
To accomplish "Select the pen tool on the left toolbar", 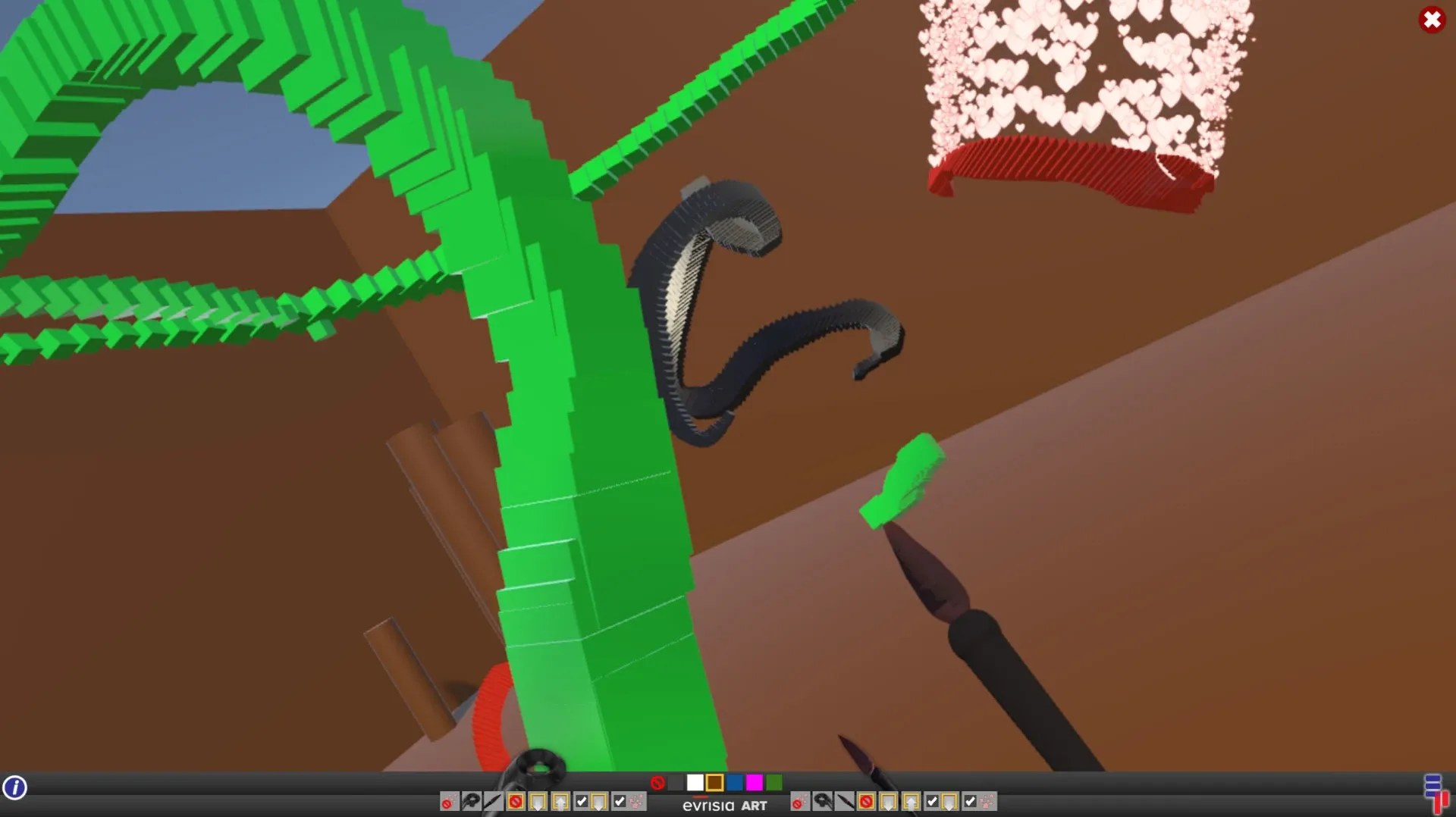I will [493, 802].
